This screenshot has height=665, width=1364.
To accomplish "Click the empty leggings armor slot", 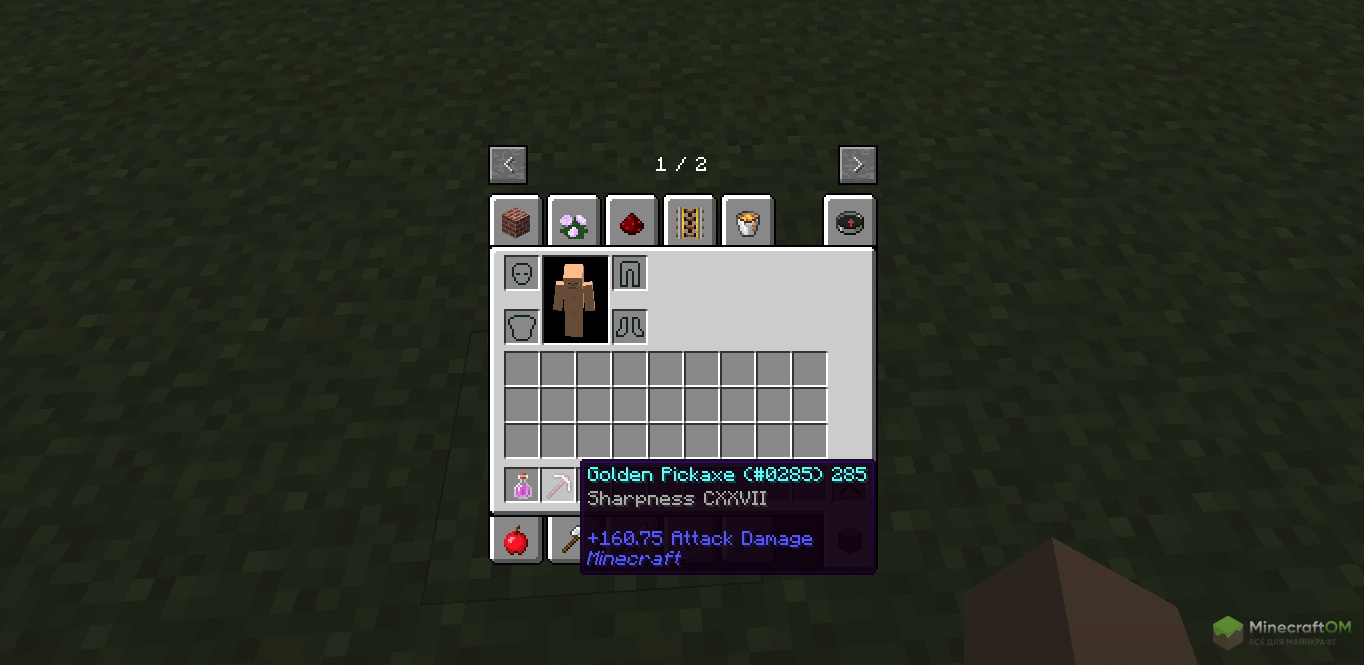I will point(630,273).
